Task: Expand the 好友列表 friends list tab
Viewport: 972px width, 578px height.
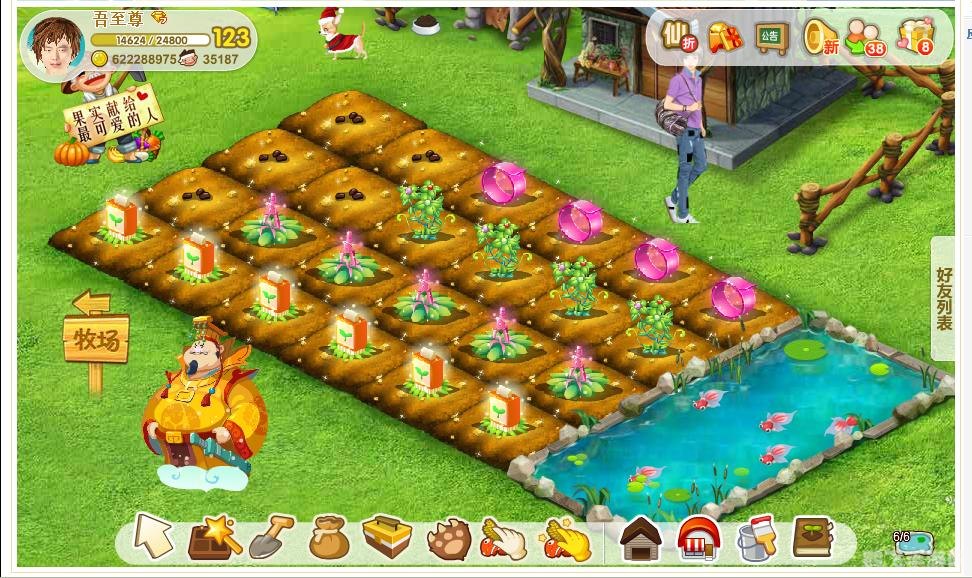Action: pos(945,298)
